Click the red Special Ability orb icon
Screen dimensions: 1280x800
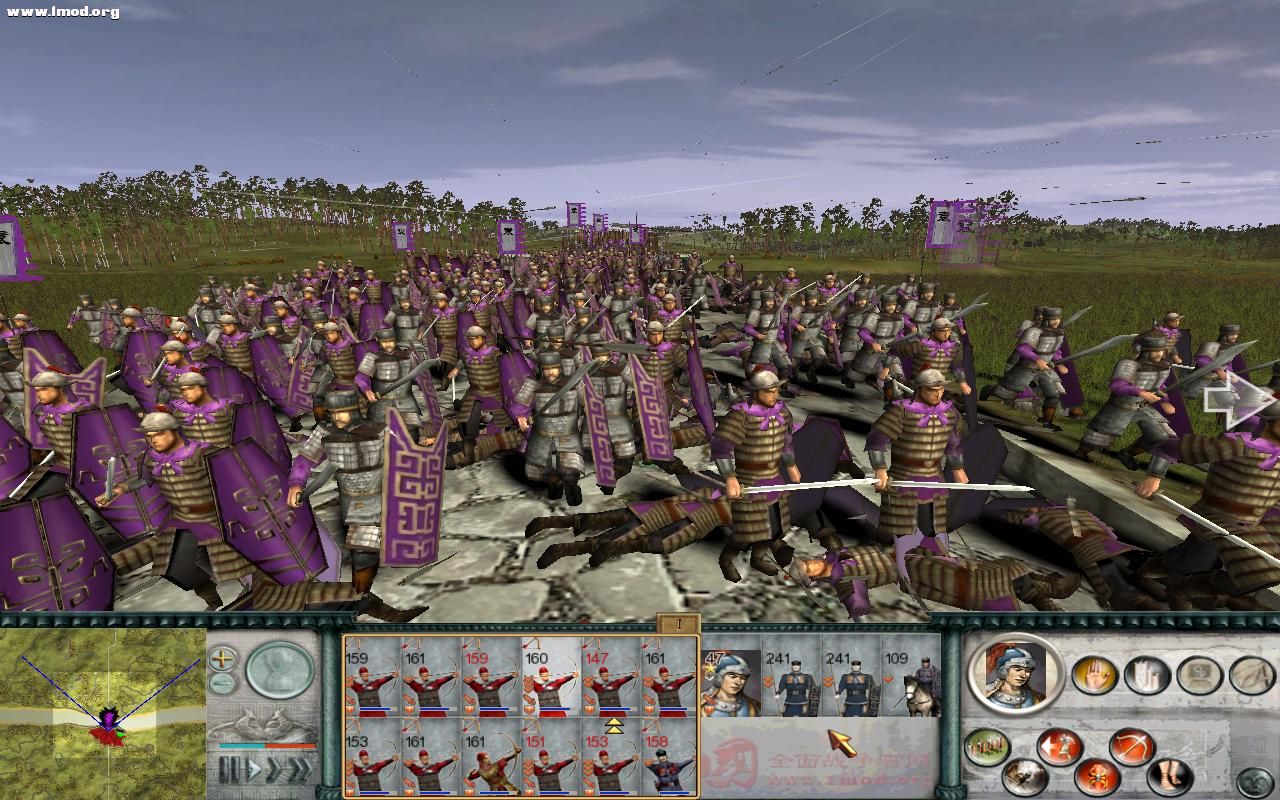tap(1096, 776)
